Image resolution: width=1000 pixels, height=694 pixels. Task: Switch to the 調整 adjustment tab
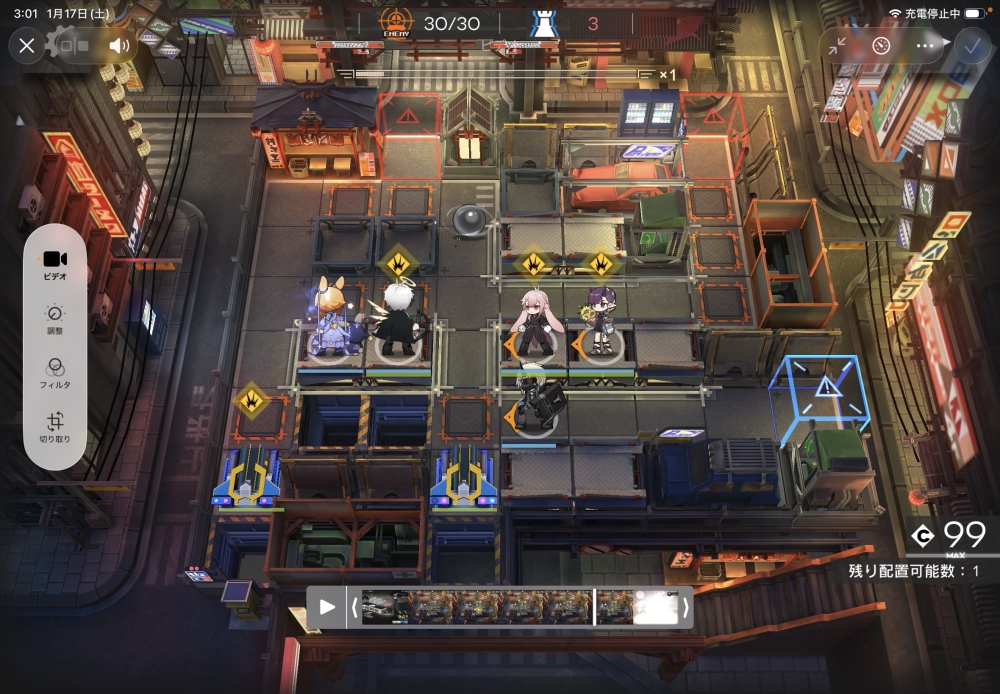tap(55, 320)
